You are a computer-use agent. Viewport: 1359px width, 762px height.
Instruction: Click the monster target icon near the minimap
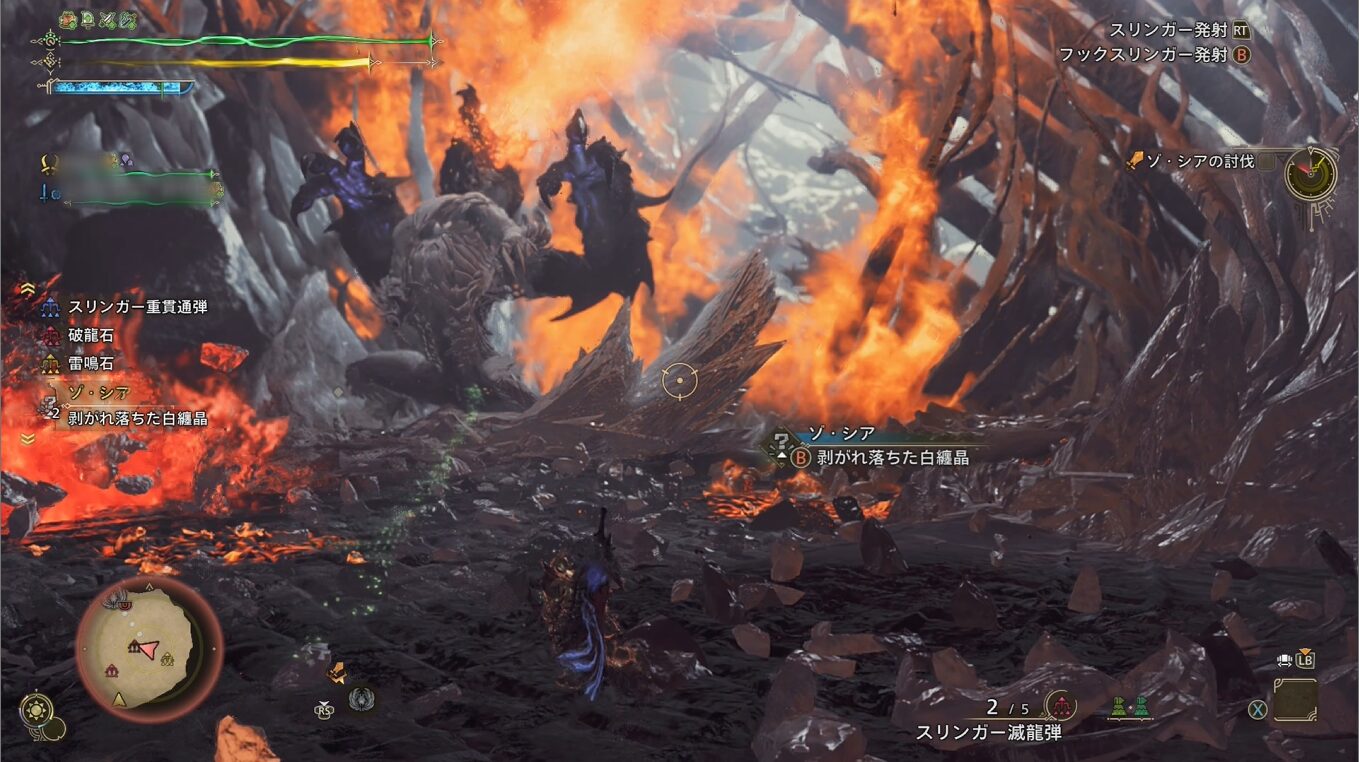361,697
